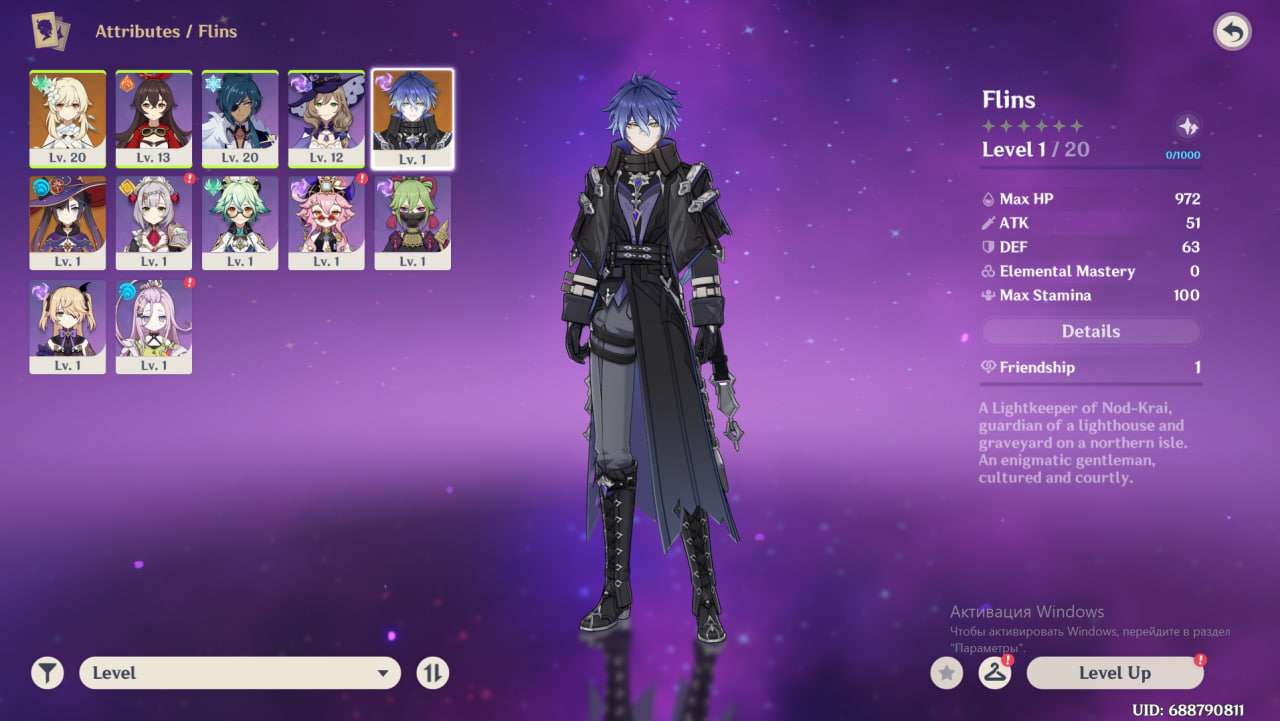This screenshot has height=721, width=1280.
Task: Select Kaeya's character portrait
Action: tap(240, 118)
